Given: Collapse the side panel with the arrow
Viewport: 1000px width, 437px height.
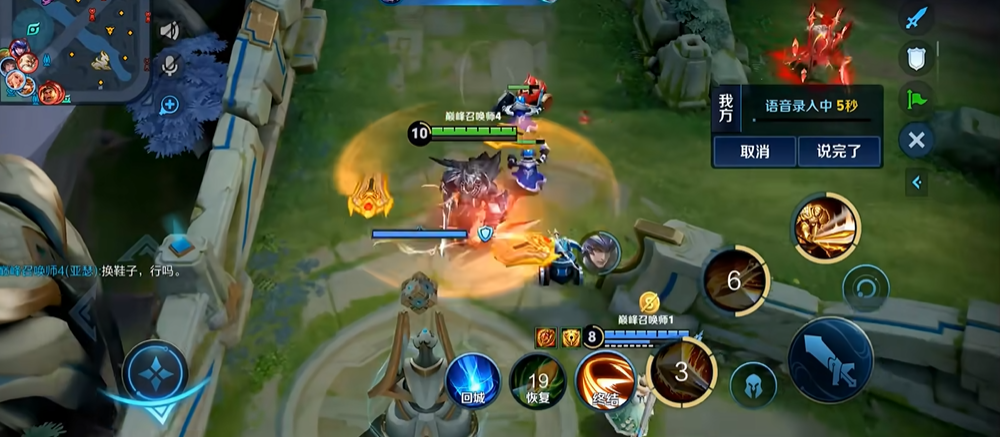Looking at the screenshot, I should coord(916,182).
